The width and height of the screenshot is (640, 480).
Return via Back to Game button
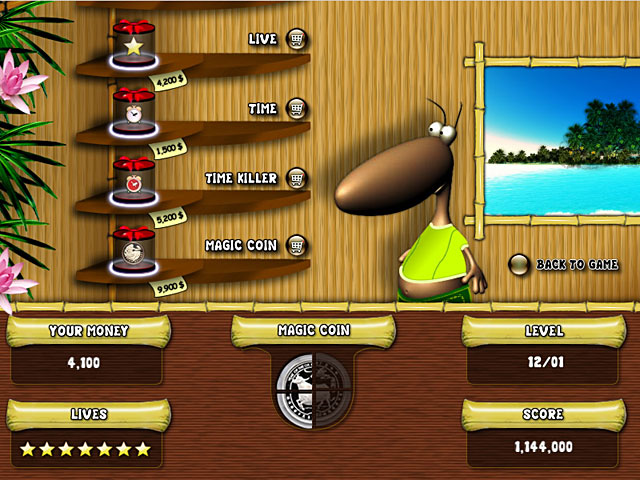pyautogui.click(x=519, y=265)
